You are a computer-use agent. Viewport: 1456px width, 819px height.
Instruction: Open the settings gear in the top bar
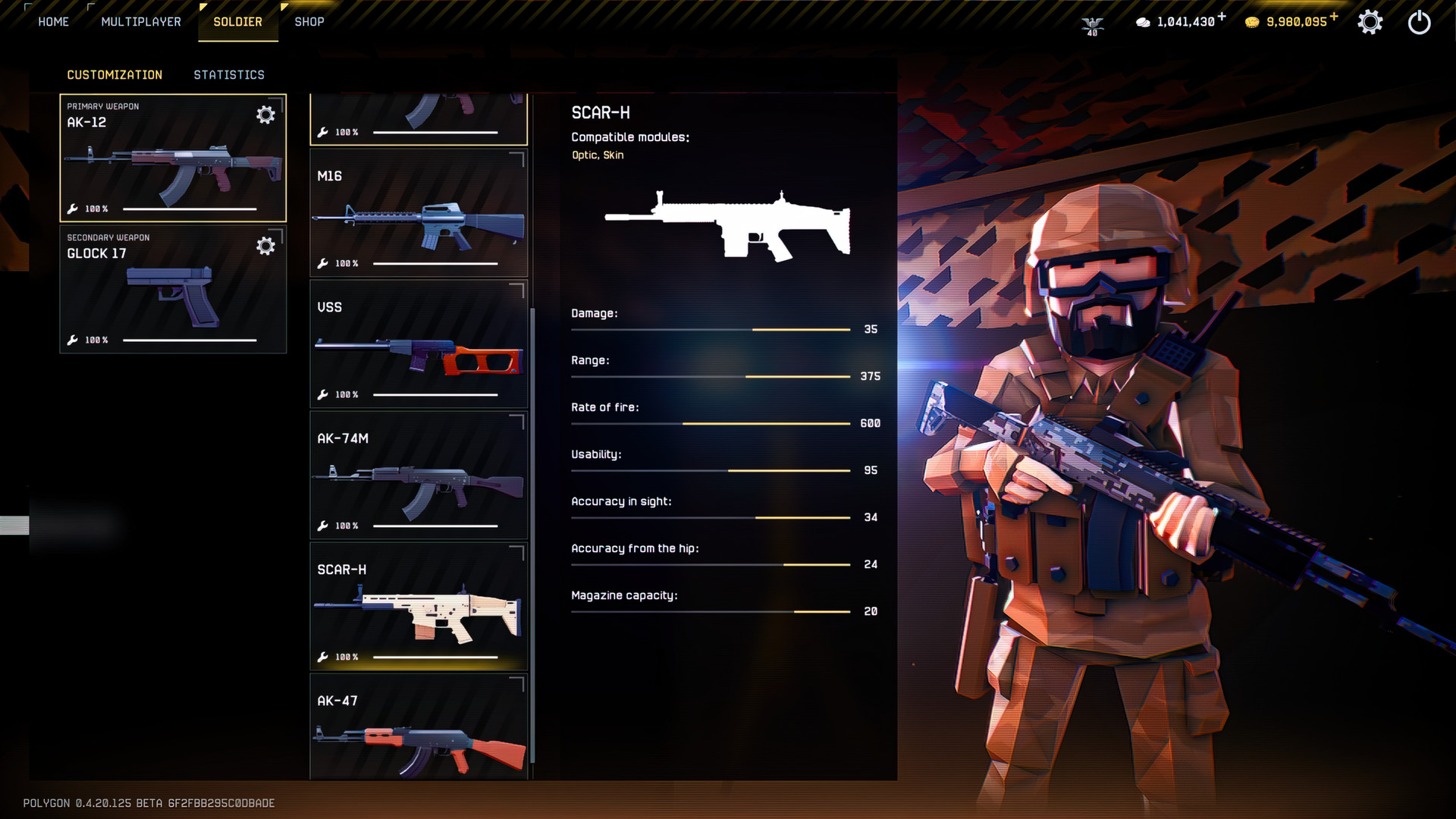pyautogui.click(x=1370, y=22)
